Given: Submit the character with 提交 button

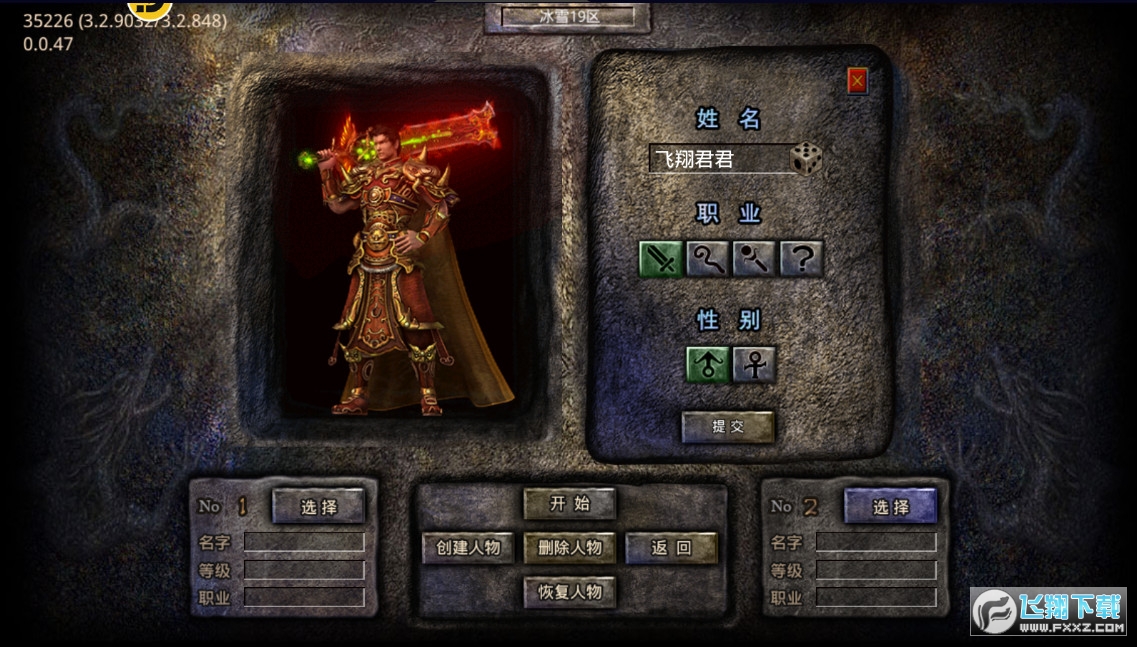Looking at the screenshot, I should (728, 427).
